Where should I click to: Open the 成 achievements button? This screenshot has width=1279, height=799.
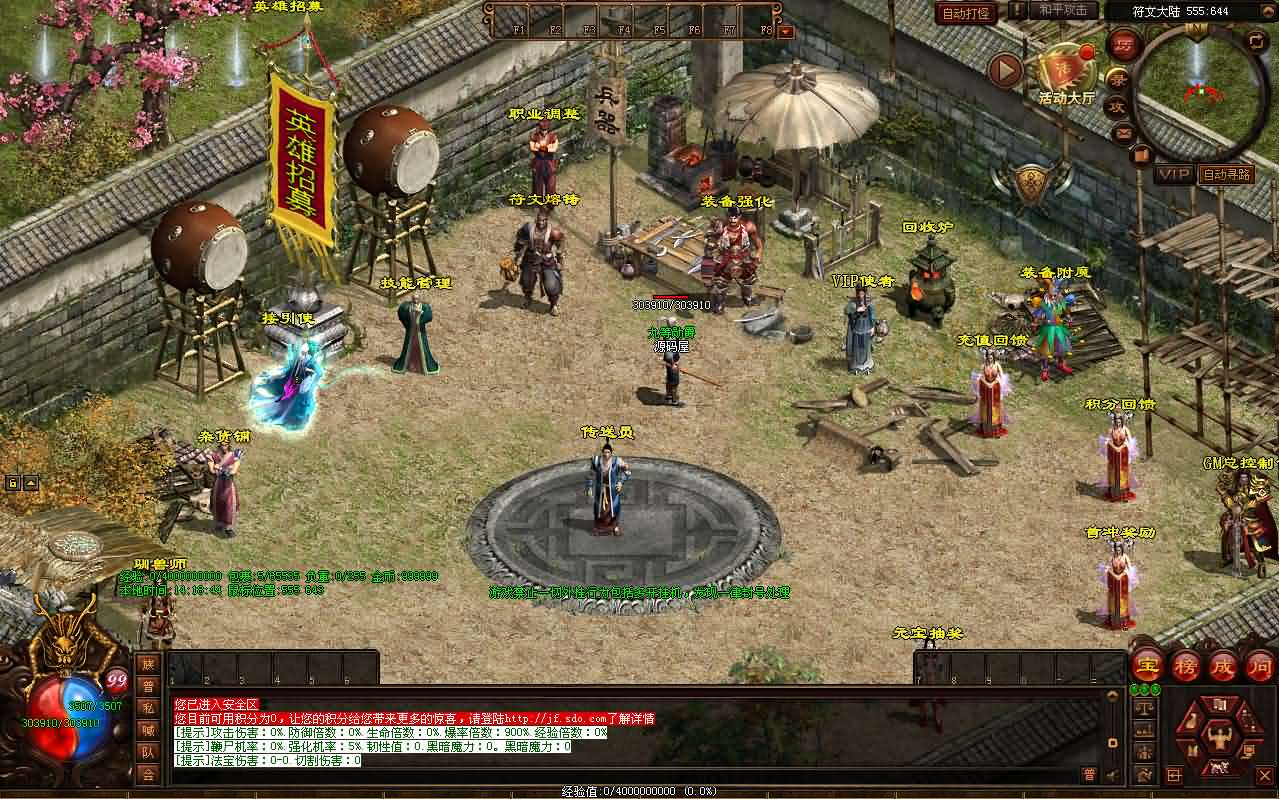pyautogui.click(x=1224, y=665)
